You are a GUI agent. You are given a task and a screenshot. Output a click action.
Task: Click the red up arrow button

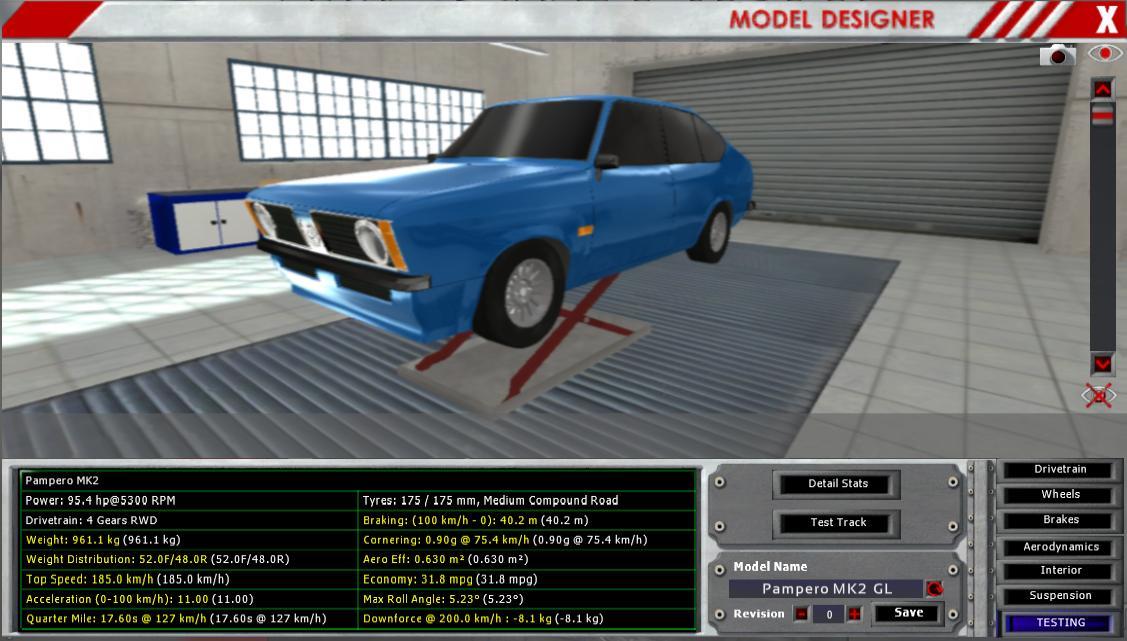(x=1102, y=90)
